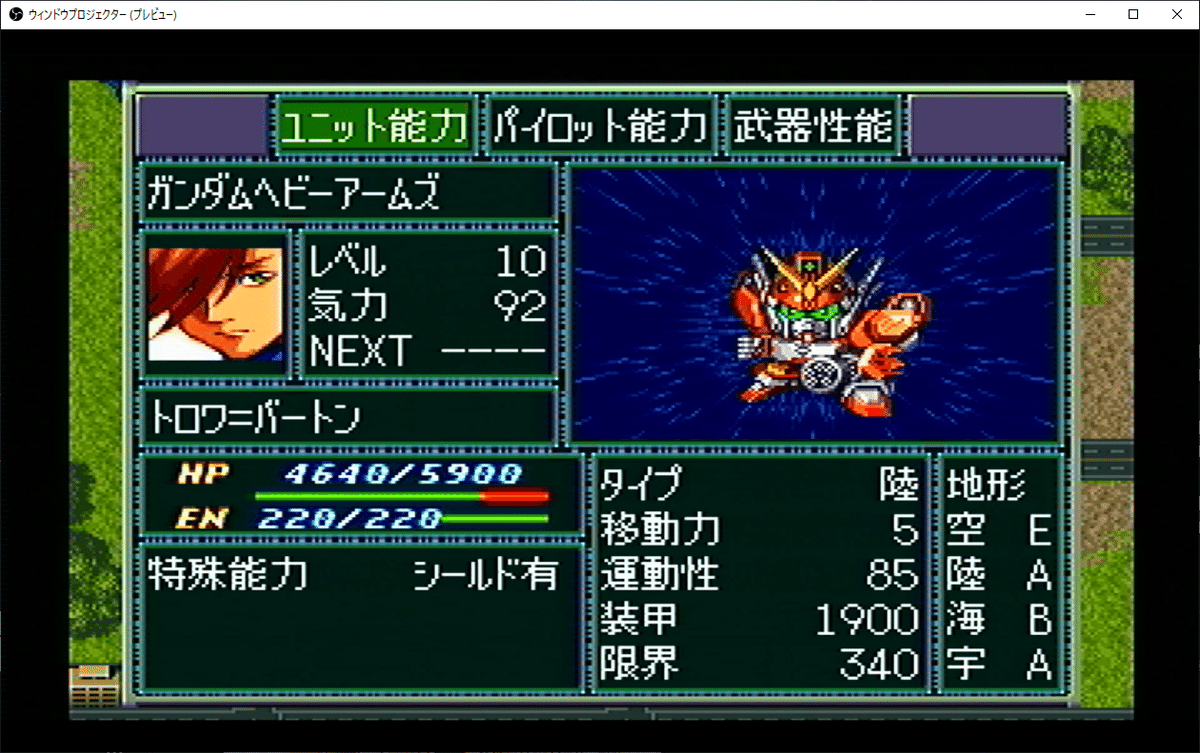Click the pilot portrait of Trowa
Viewport: 1200px width, 753px height.
pyautogui.click(x=216, y=304)
